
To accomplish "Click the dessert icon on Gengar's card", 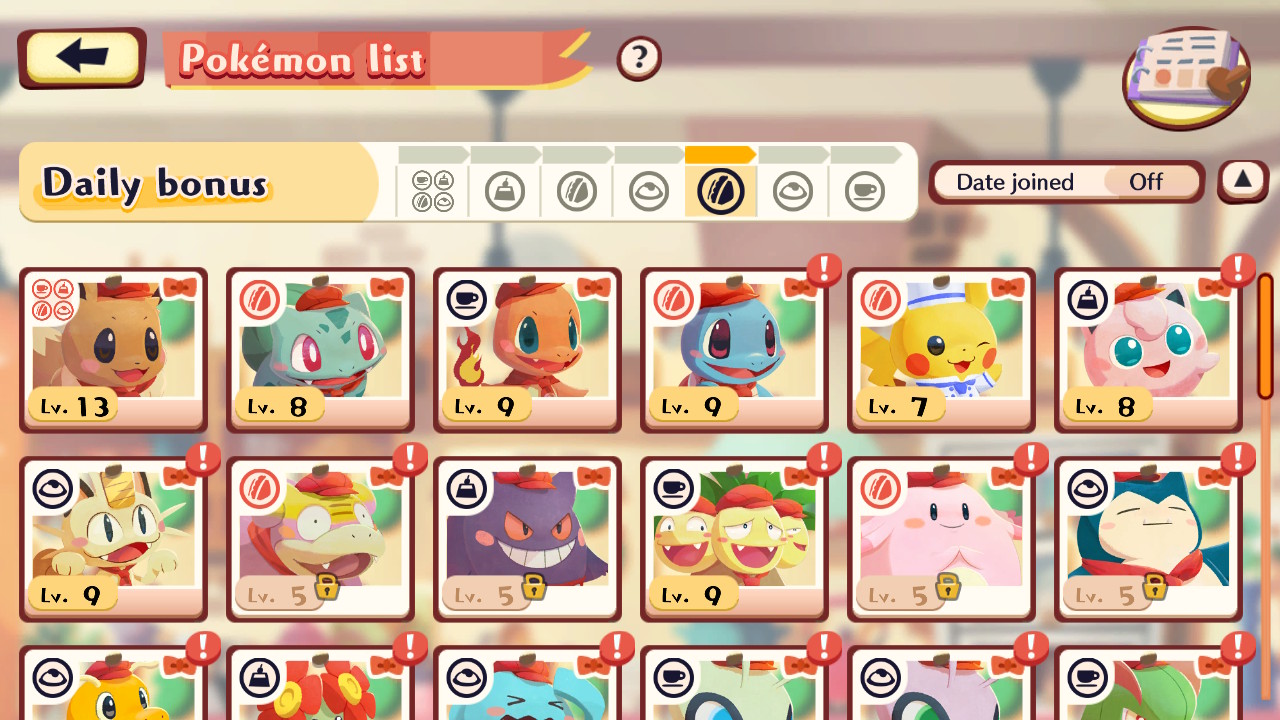I will [x=466, y=489].
